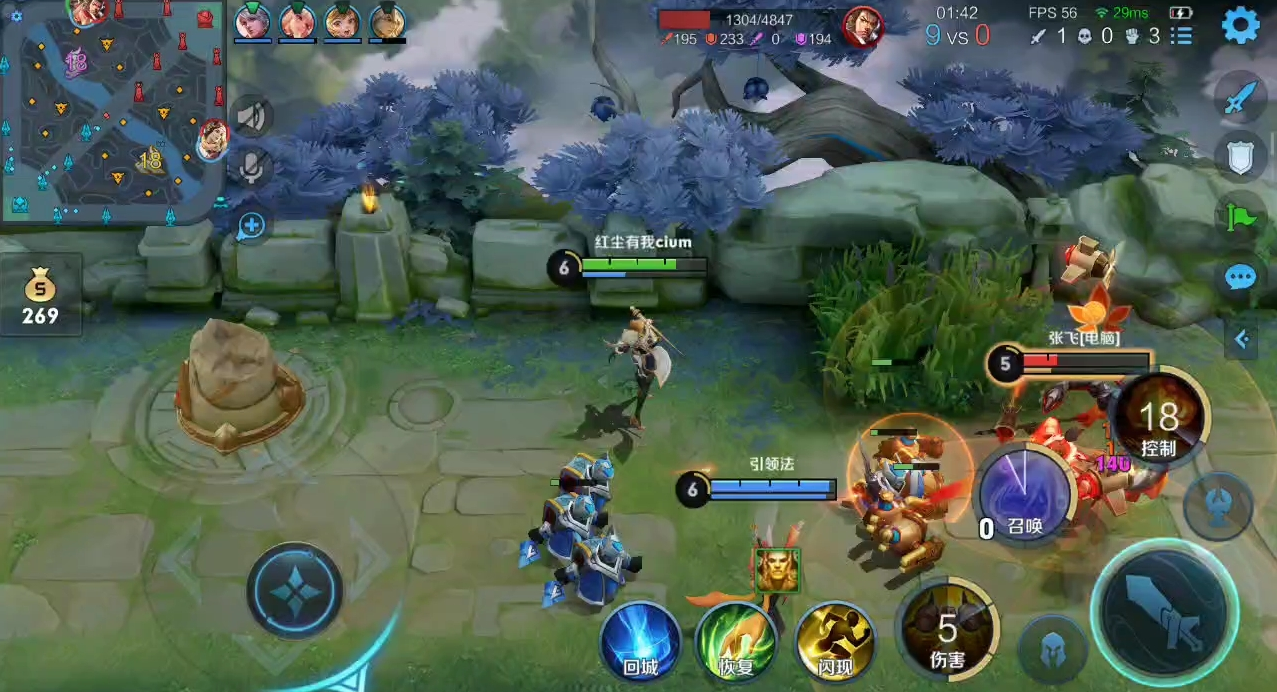Image resolution: width=1277 pixels, height=692 pixels.
Task: Open the scoreboard list icon
Action: pos(1182,36)
